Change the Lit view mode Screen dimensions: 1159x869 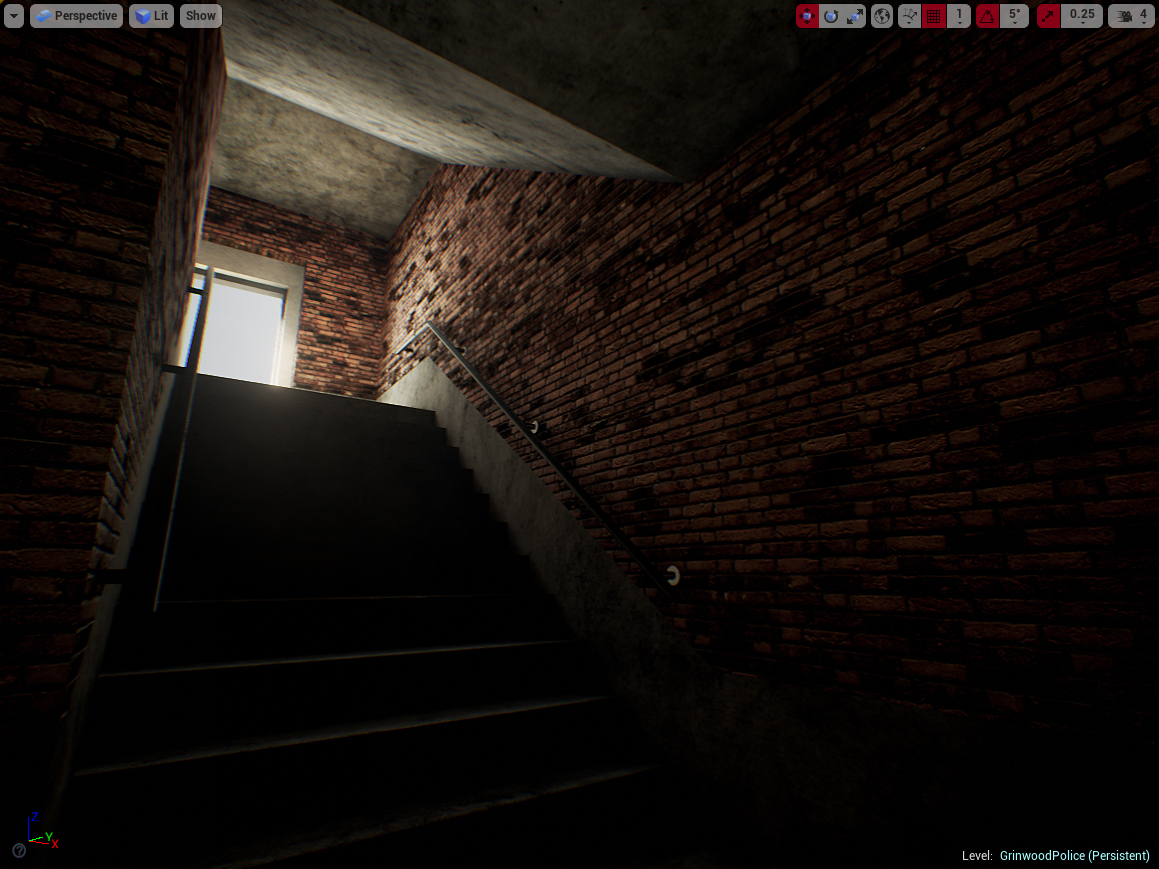152,16
